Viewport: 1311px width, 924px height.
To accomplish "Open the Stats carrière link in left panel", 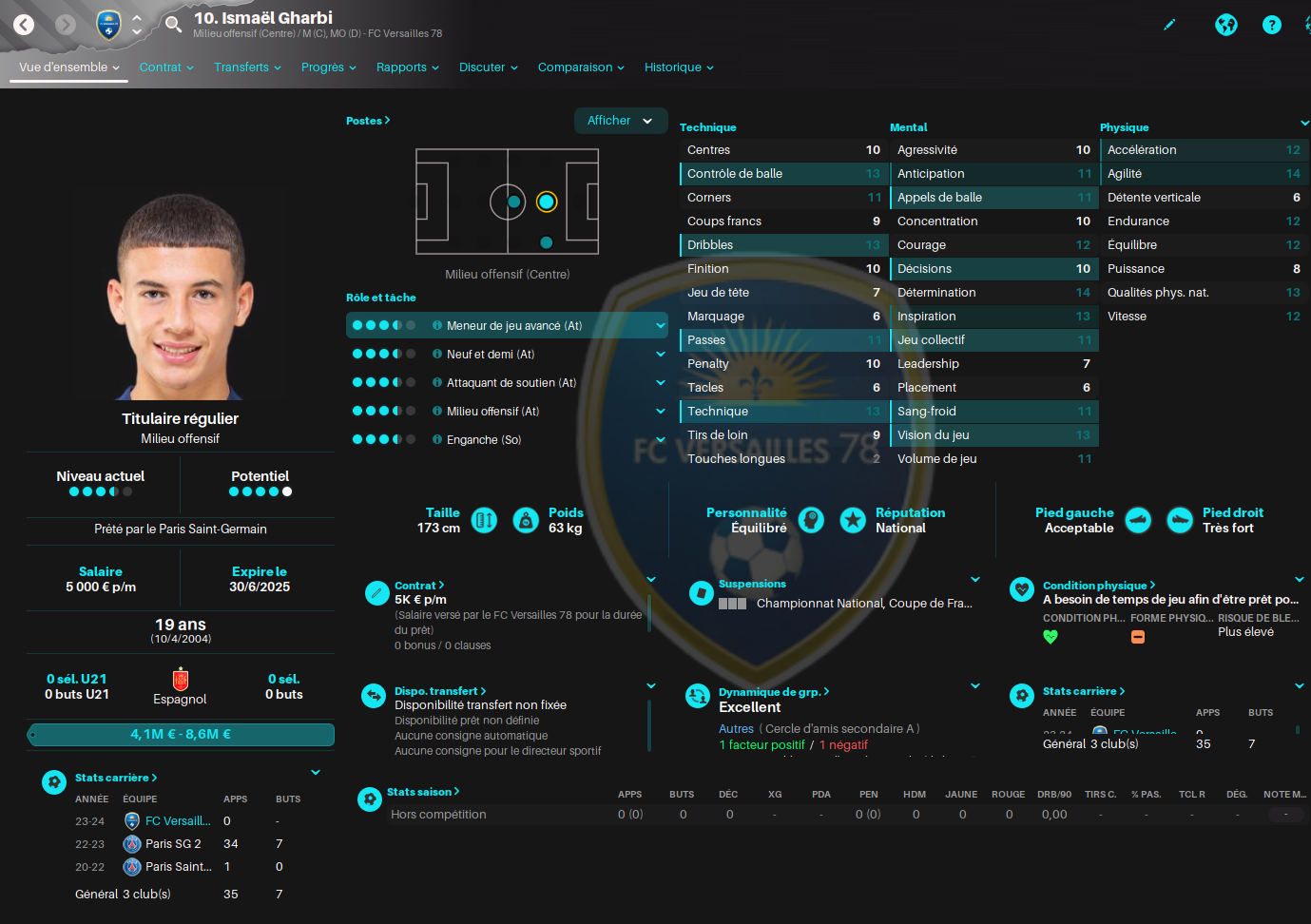I will click(116, 778).
